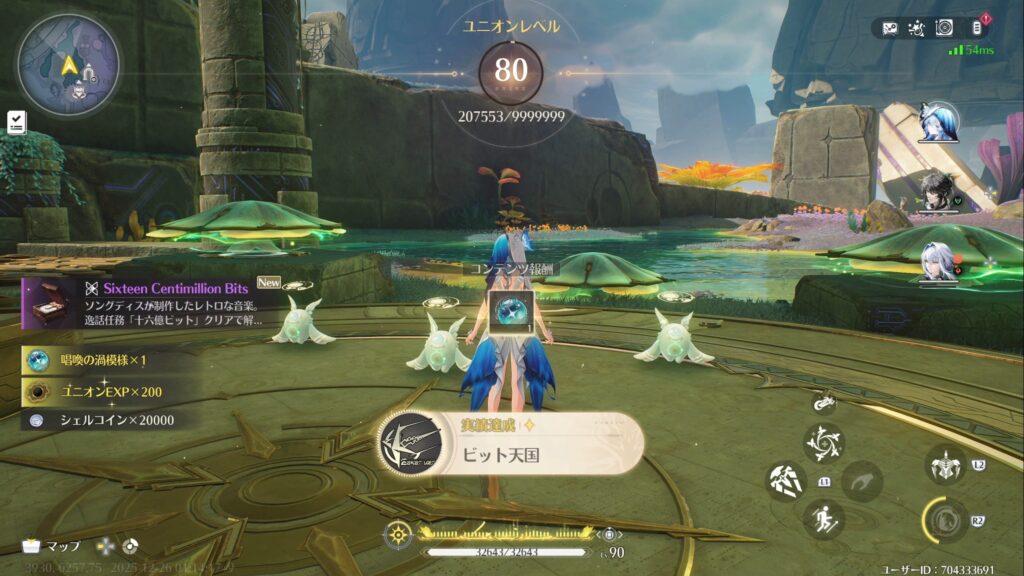The height and width of the screenshot is (576, 1024).
Task: Open the sparkle figure icon in top bar
Action: coord(916,28)
